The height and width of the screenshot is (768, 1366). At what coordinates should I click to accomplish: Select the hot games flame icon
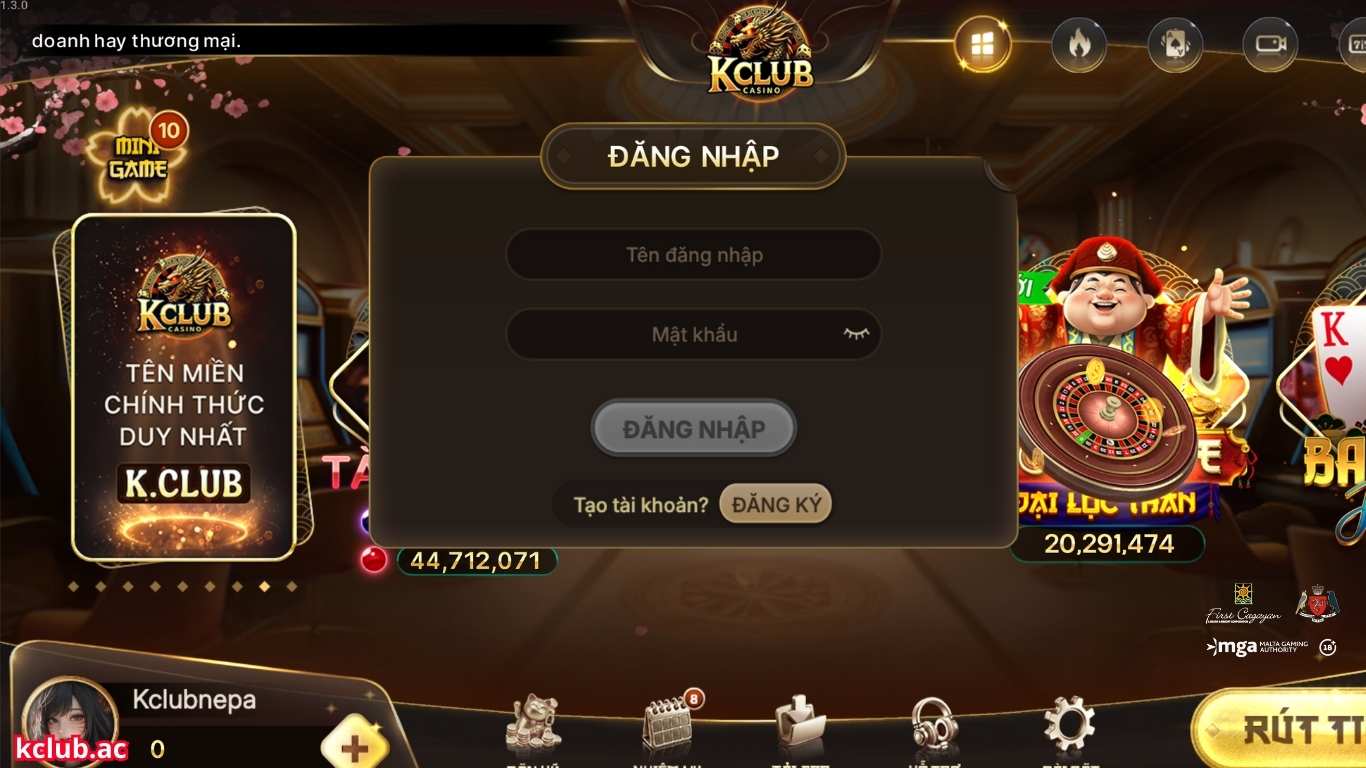(x=1078, y=44)
